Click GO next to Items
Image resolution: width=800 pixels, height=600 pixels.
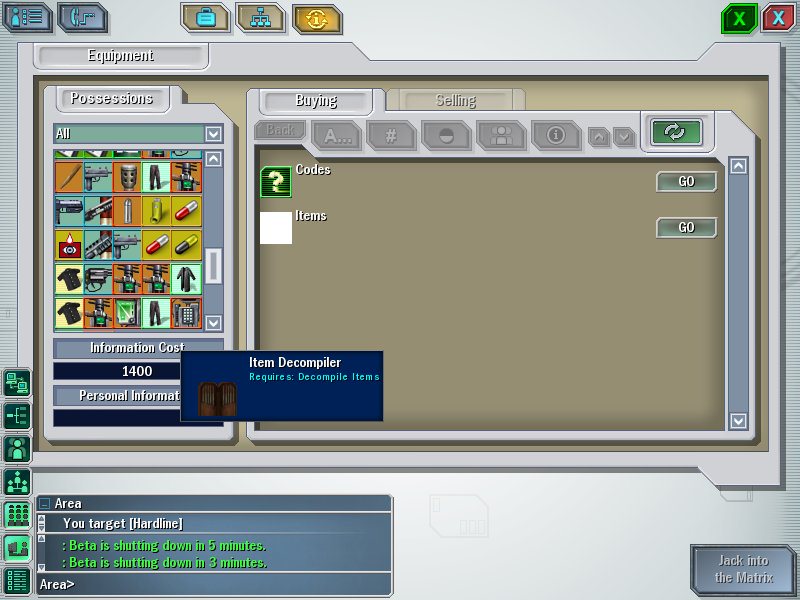[x=686, y=228]
